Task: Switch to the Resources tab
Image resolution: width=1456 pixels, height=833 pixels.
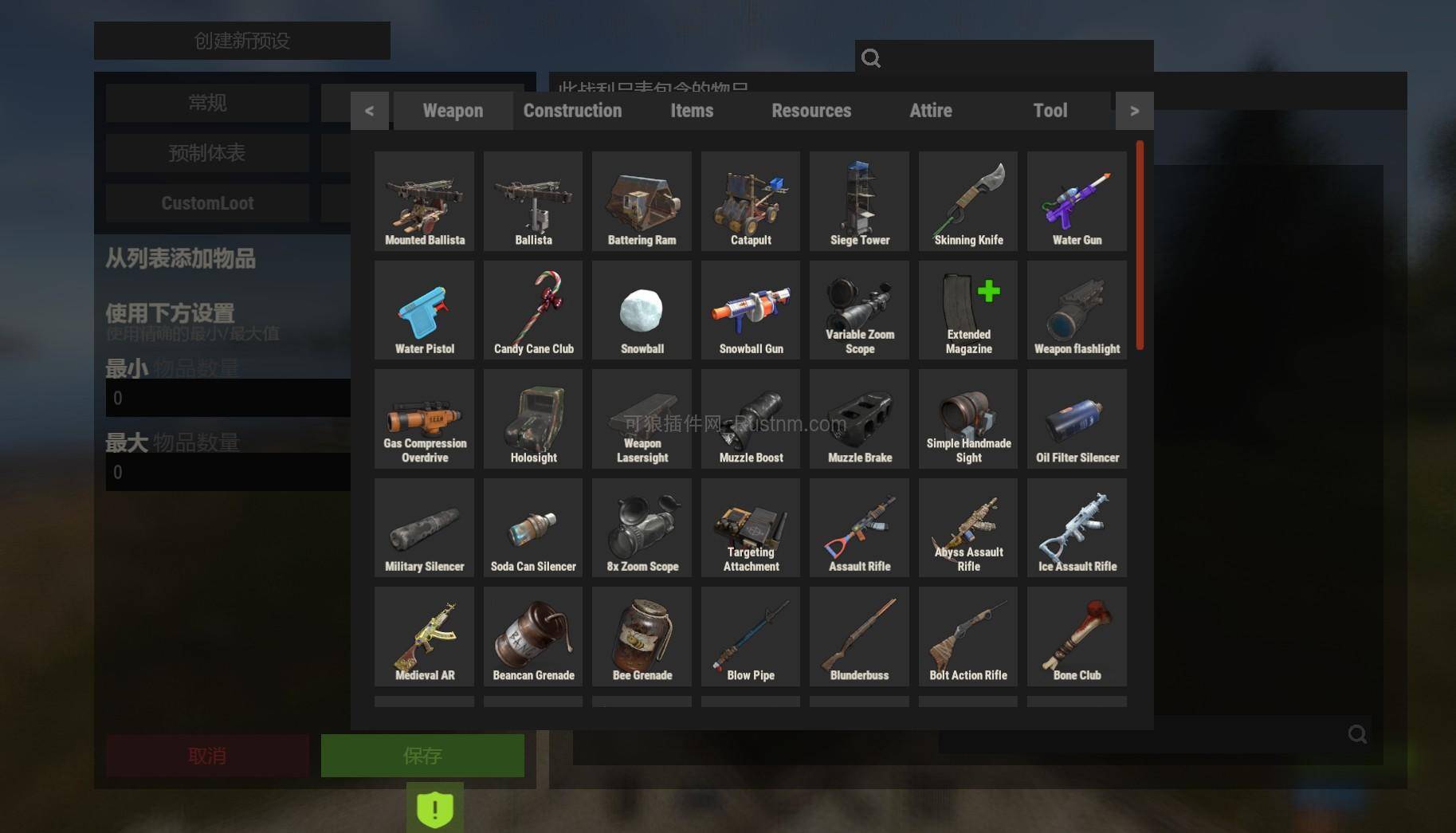Action: point(810,110)
